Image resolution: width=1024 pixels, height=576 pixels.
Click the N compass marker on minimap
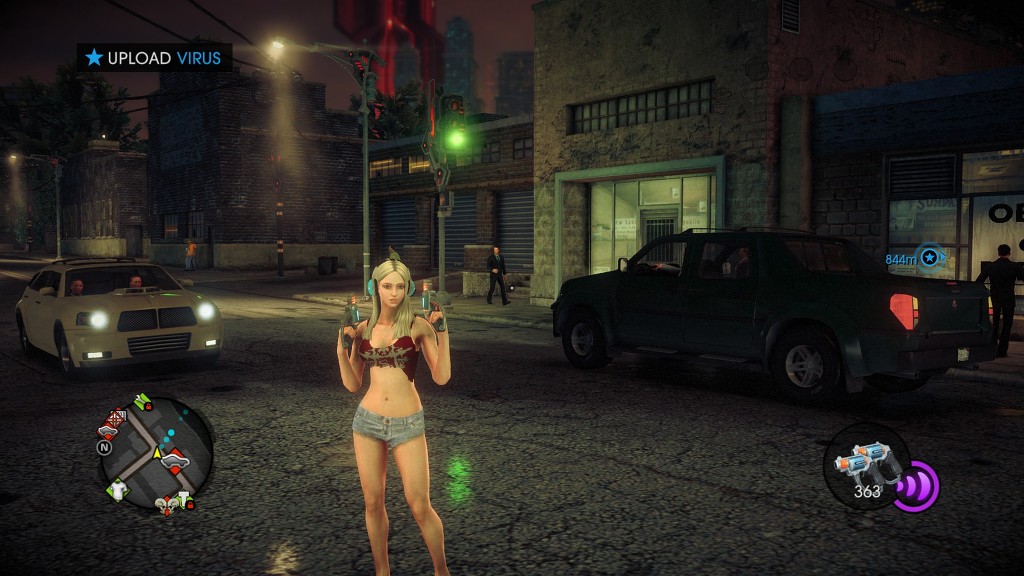point(103,448)
